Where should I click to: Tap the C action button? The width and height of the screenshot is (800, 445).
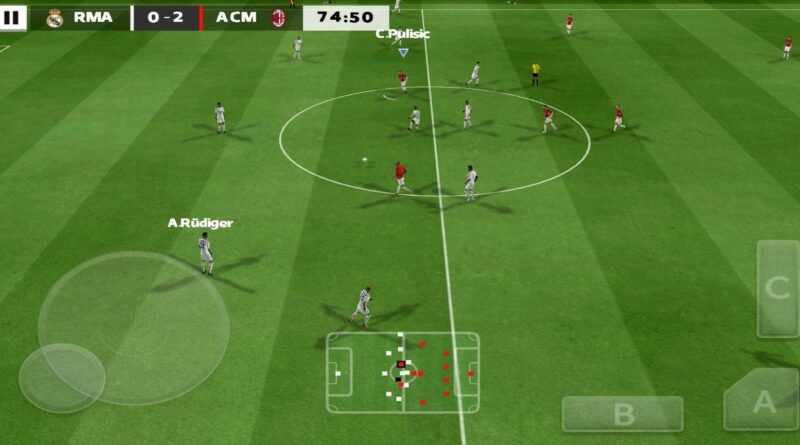point(777,288)
